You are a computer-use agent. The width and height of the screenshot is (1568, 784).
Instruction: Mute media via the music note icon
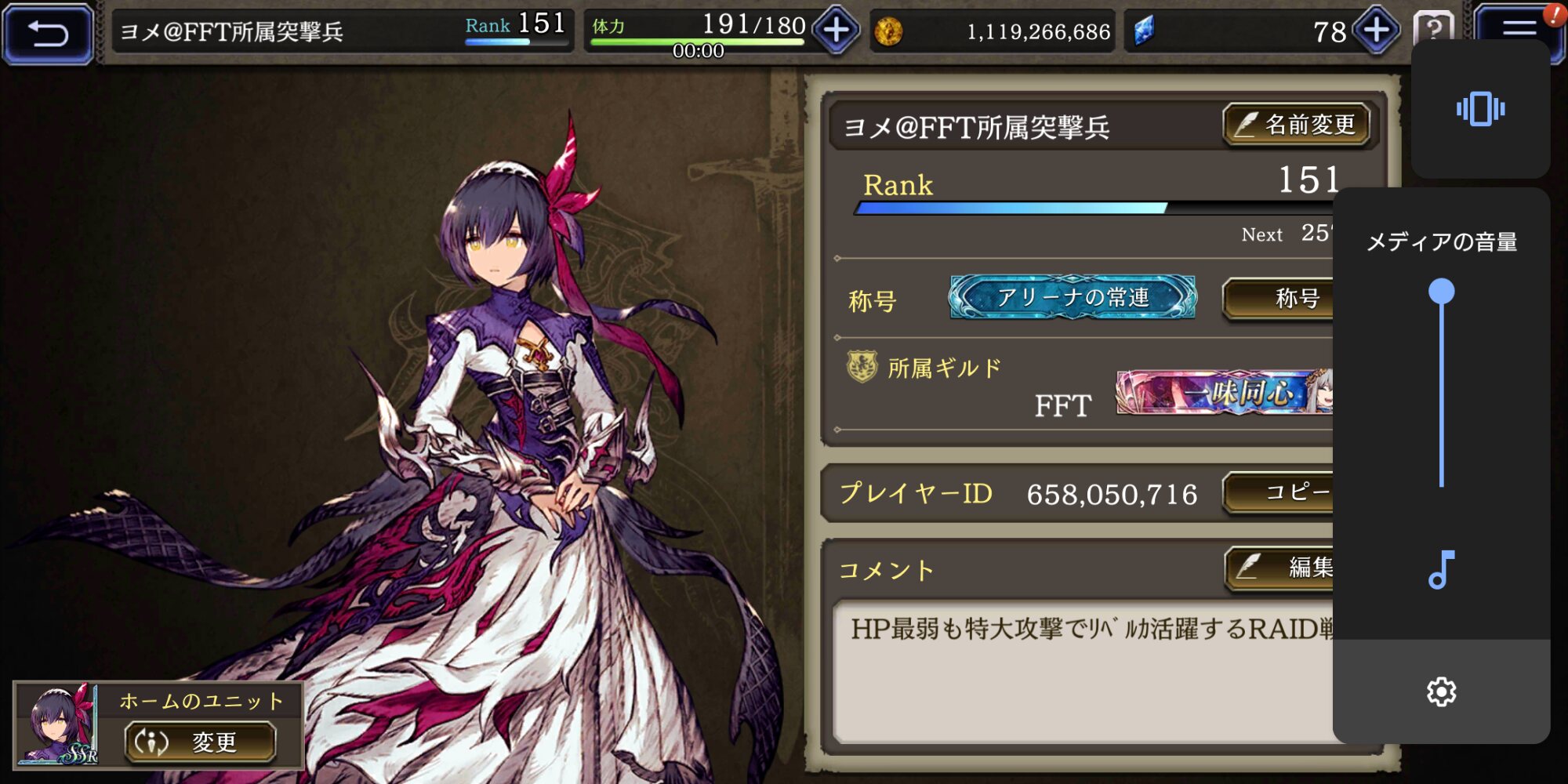coord(1441,570)
